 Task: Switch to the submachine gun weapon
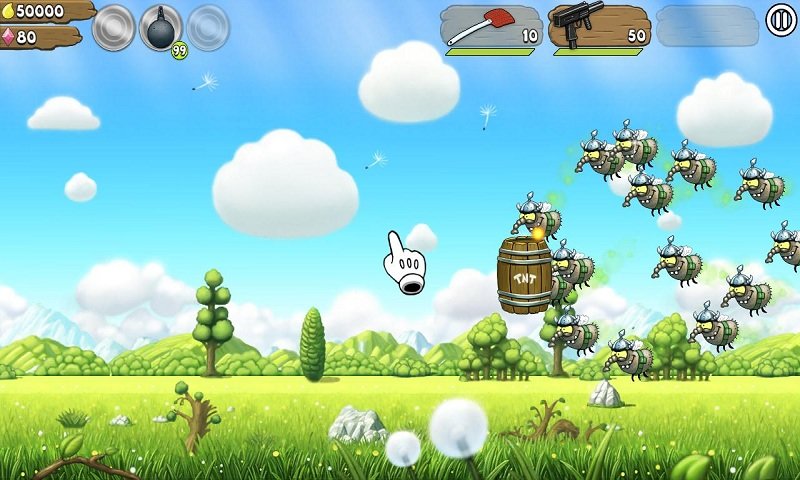point(599,27)
